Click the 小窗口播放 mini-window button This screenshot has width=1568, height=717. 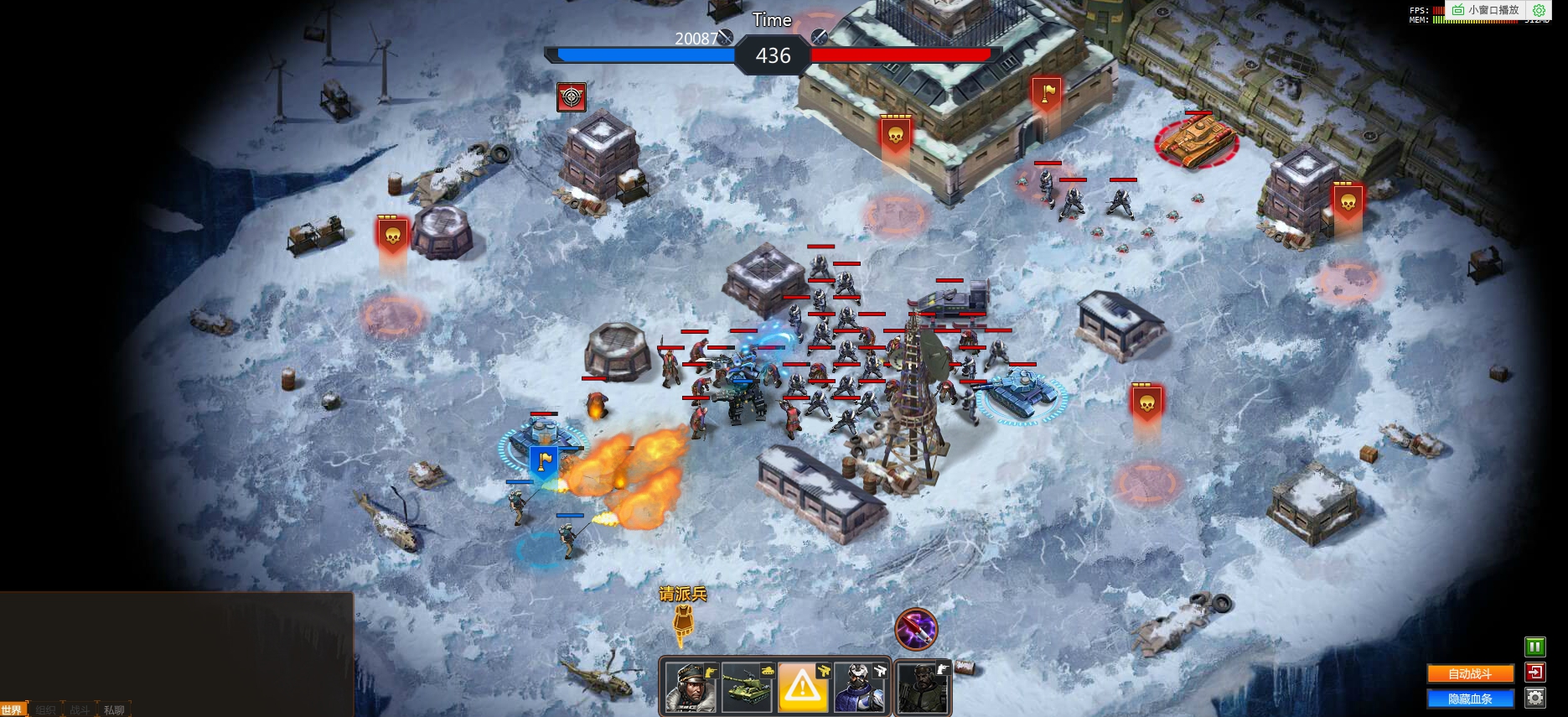click(x=1486, y=10)
